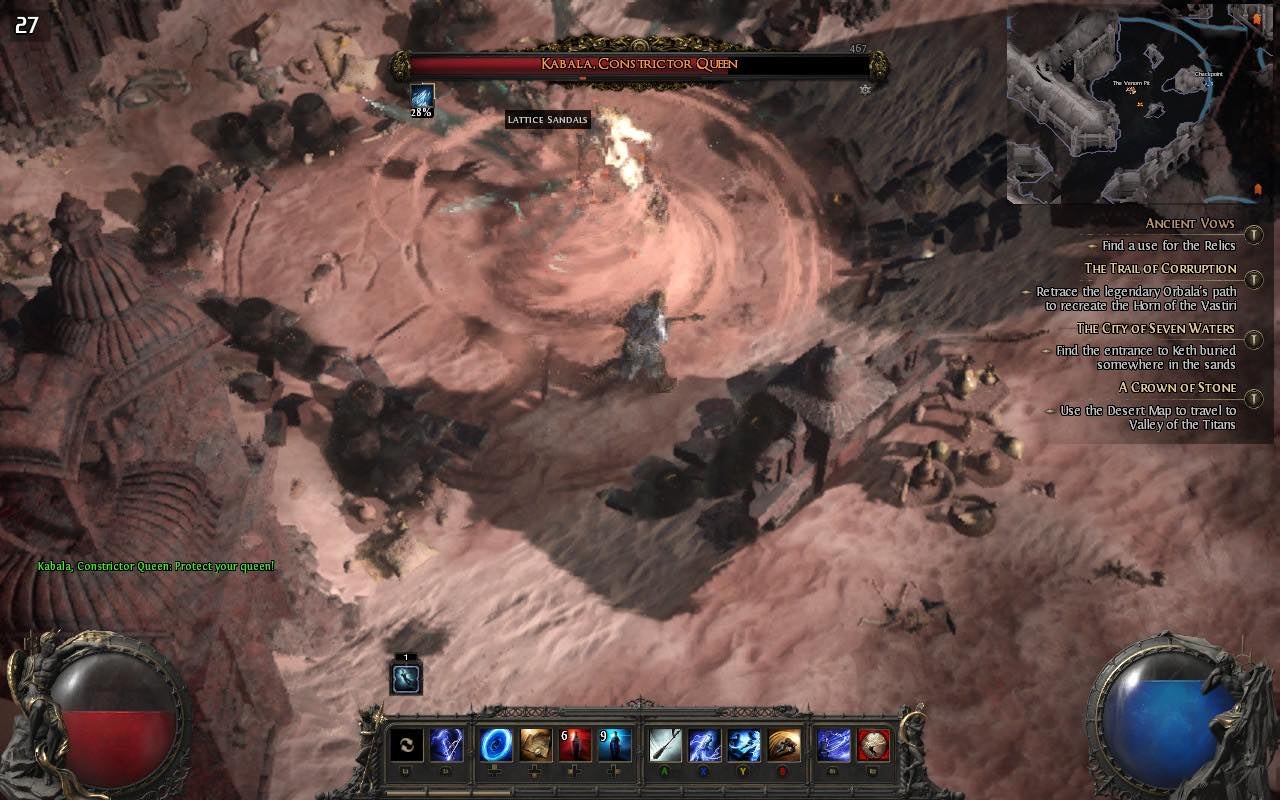The height and width of the screenshot is (800, 1280).
Task: Use the life flask bound to slot 6
Action: click(x=576, y=742)
